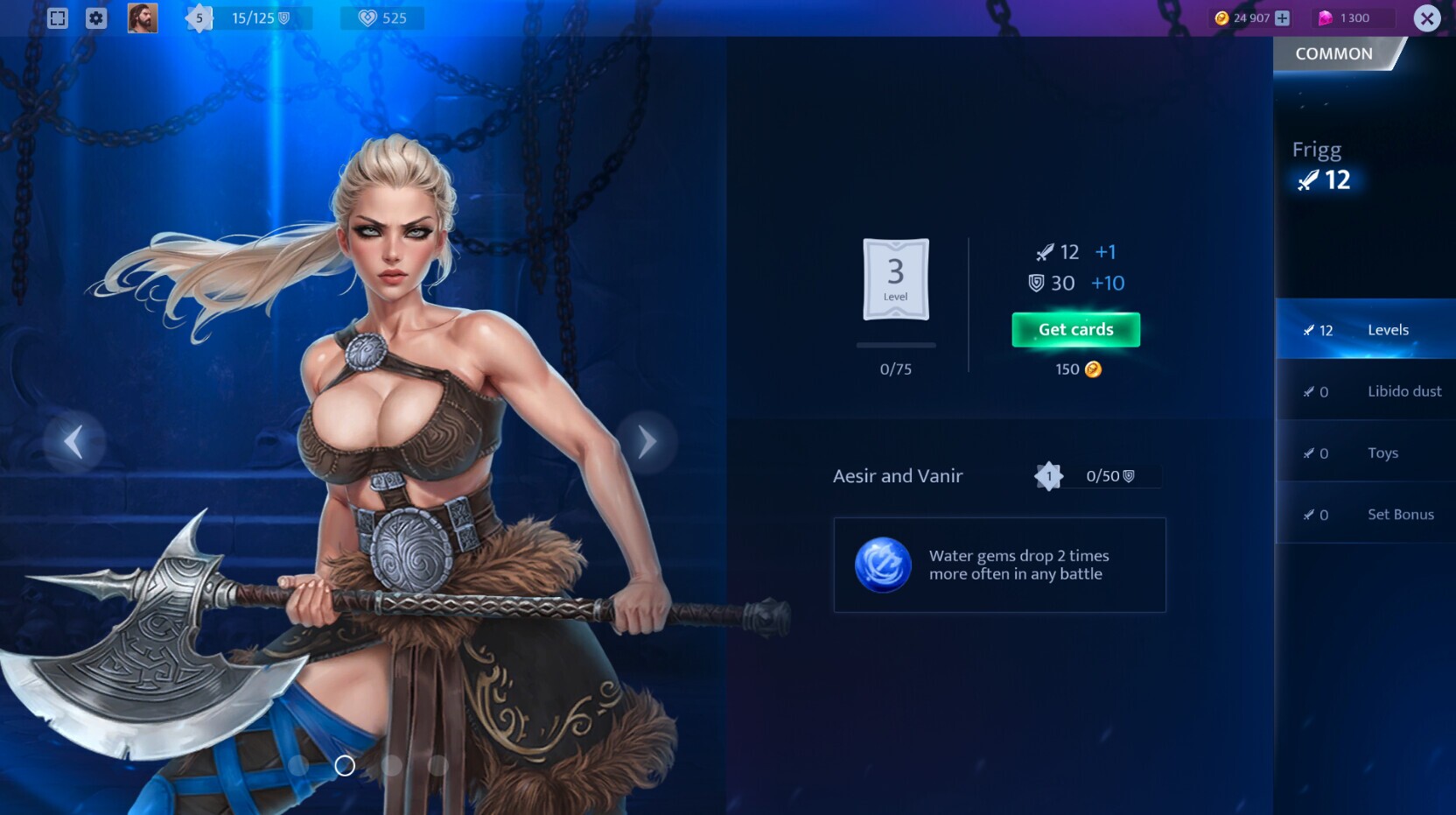Click the fullscreen toggle icon
This screenshot has height=815, width=1456.
click(57, 18)
